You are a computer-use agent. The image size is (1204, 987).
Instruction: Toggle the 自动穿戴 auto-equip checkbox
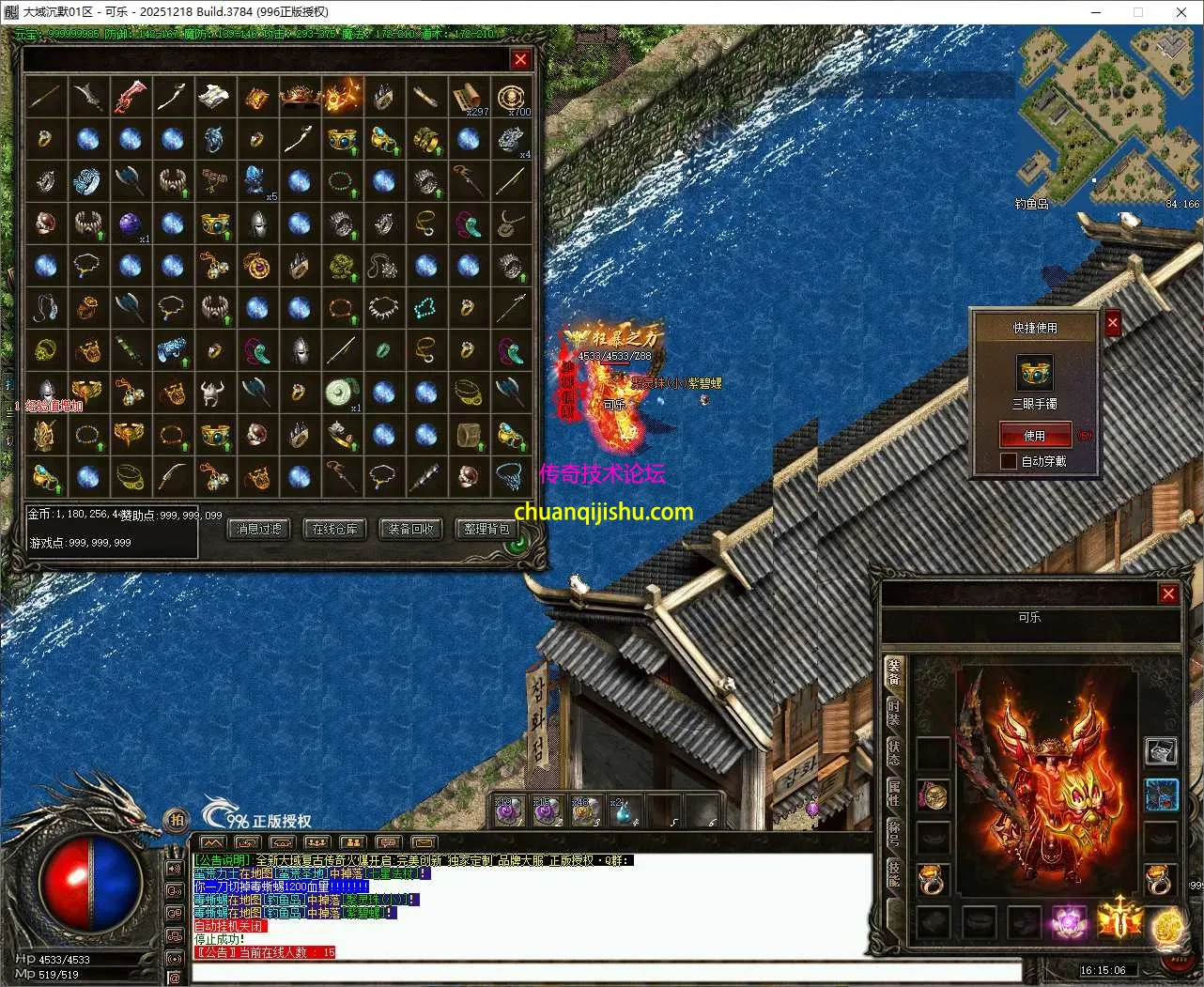pos(1009,461)
